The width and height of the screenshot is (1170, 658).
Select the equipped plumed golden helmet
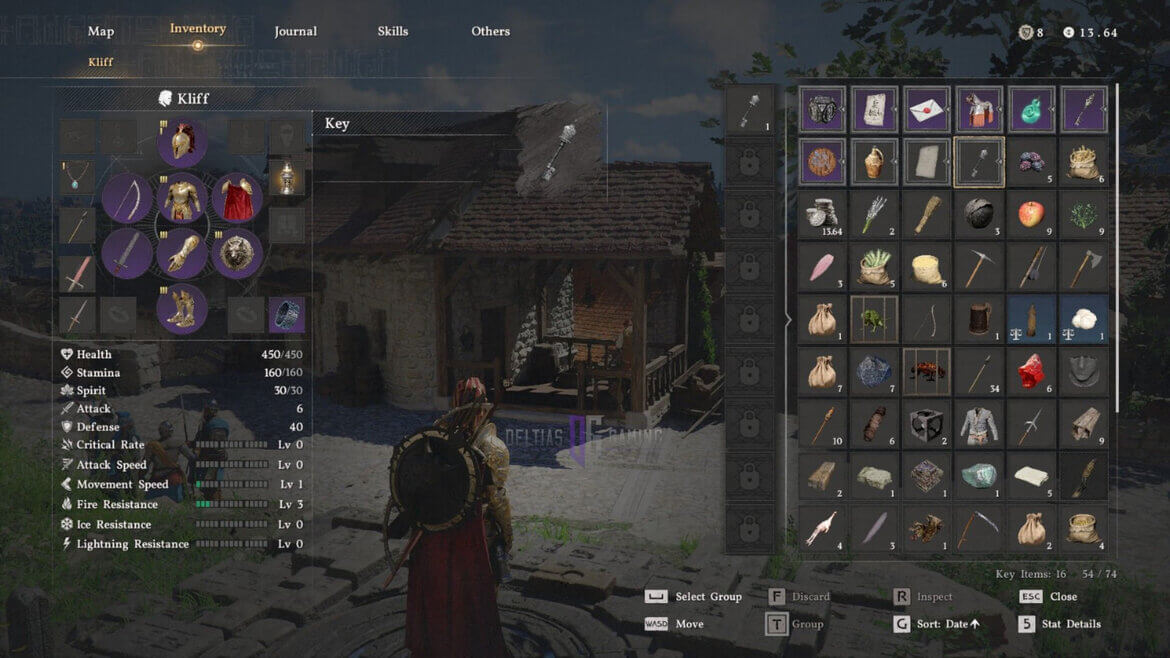[182, 144]
